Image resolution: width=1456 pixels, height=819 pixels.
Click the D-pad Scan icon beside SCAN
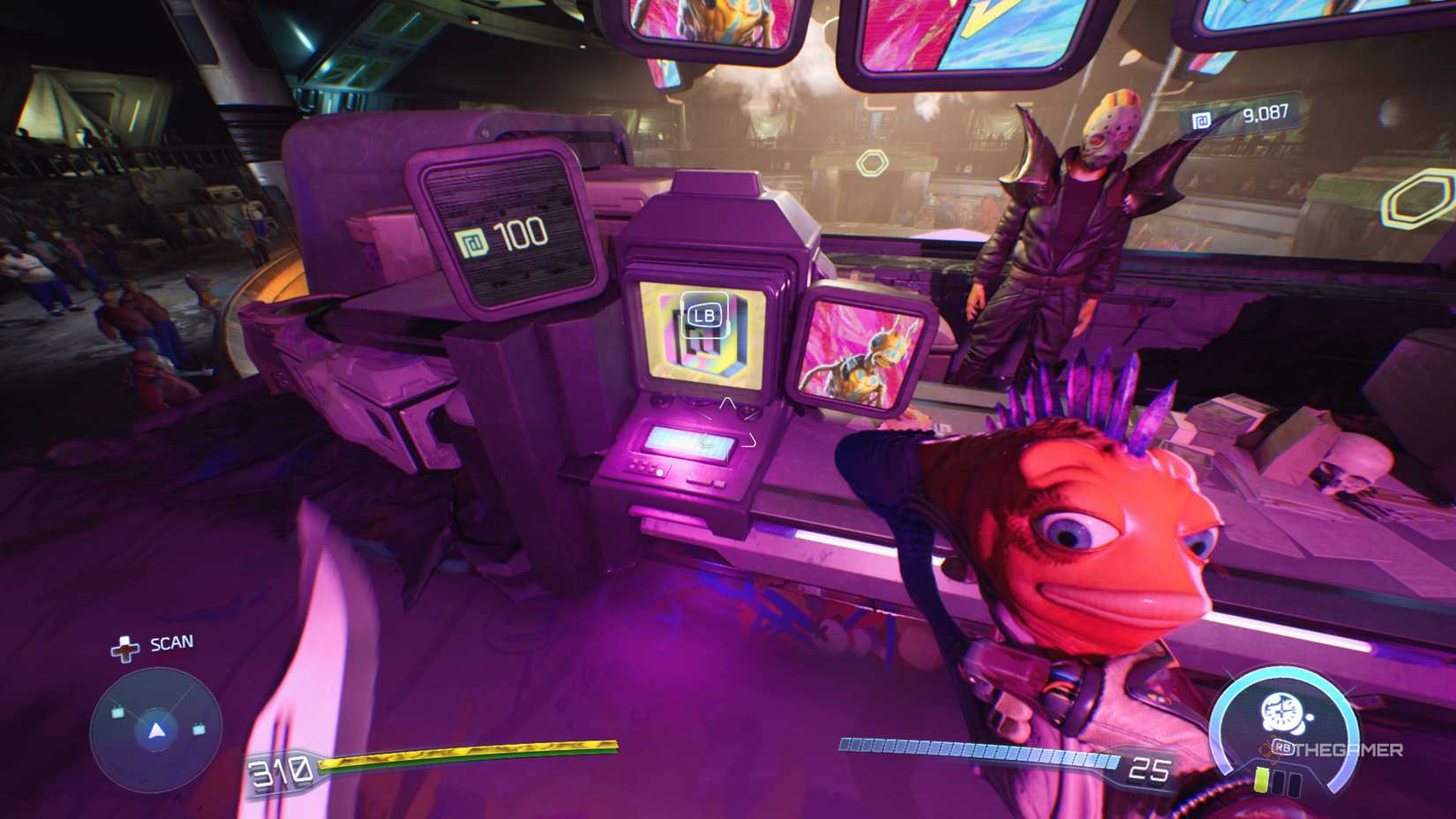125,648
